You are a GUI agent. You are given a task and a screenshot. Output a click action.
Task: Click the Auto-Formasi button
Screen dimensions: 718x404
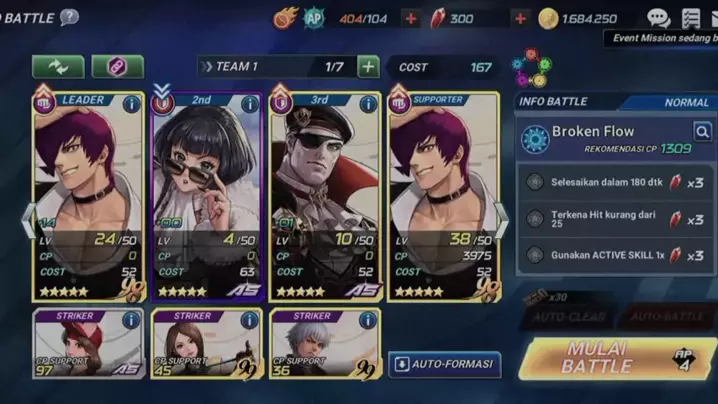[445, 364]
